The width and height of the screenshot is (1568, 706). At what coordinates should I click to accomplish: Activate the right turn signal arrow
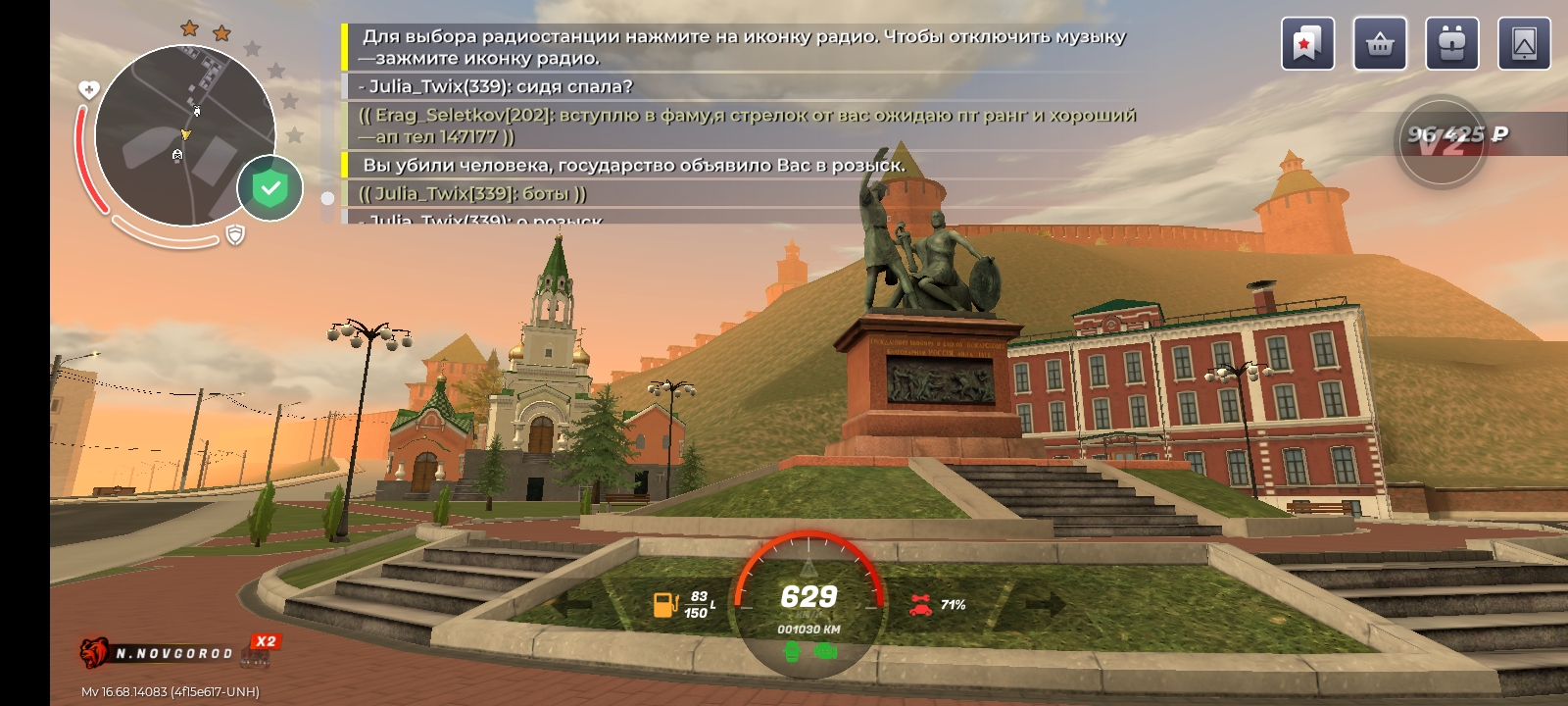(x=1045, y=605)
